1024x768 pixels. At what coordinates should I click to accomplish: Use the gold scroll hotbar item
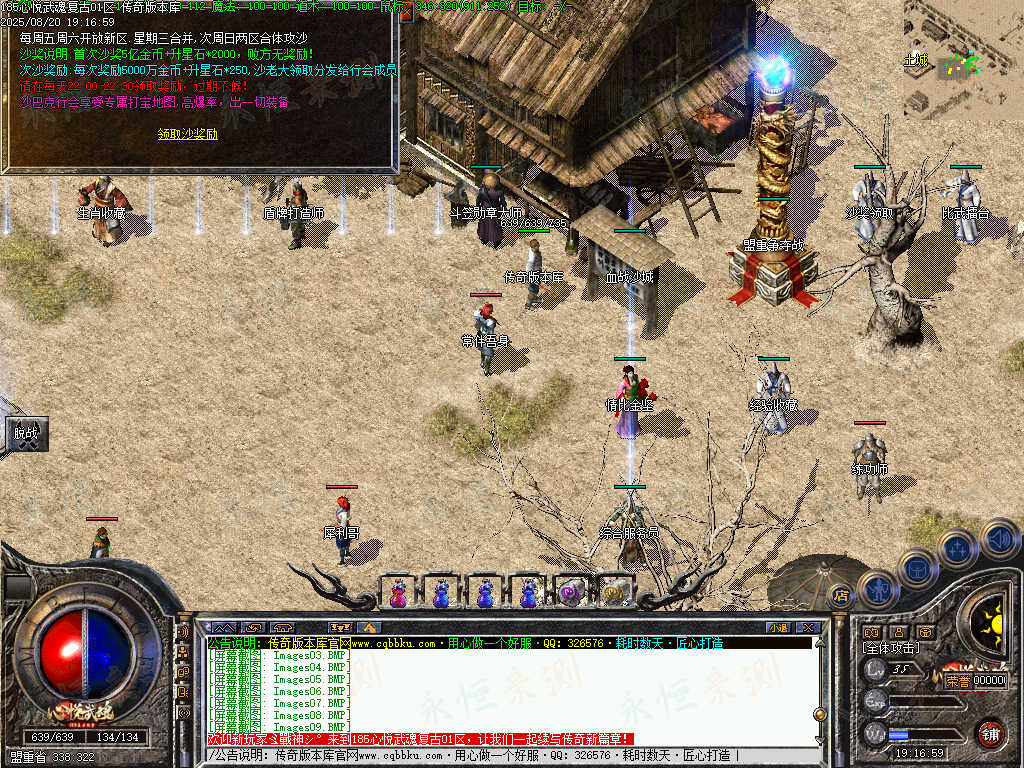[613, 593]
